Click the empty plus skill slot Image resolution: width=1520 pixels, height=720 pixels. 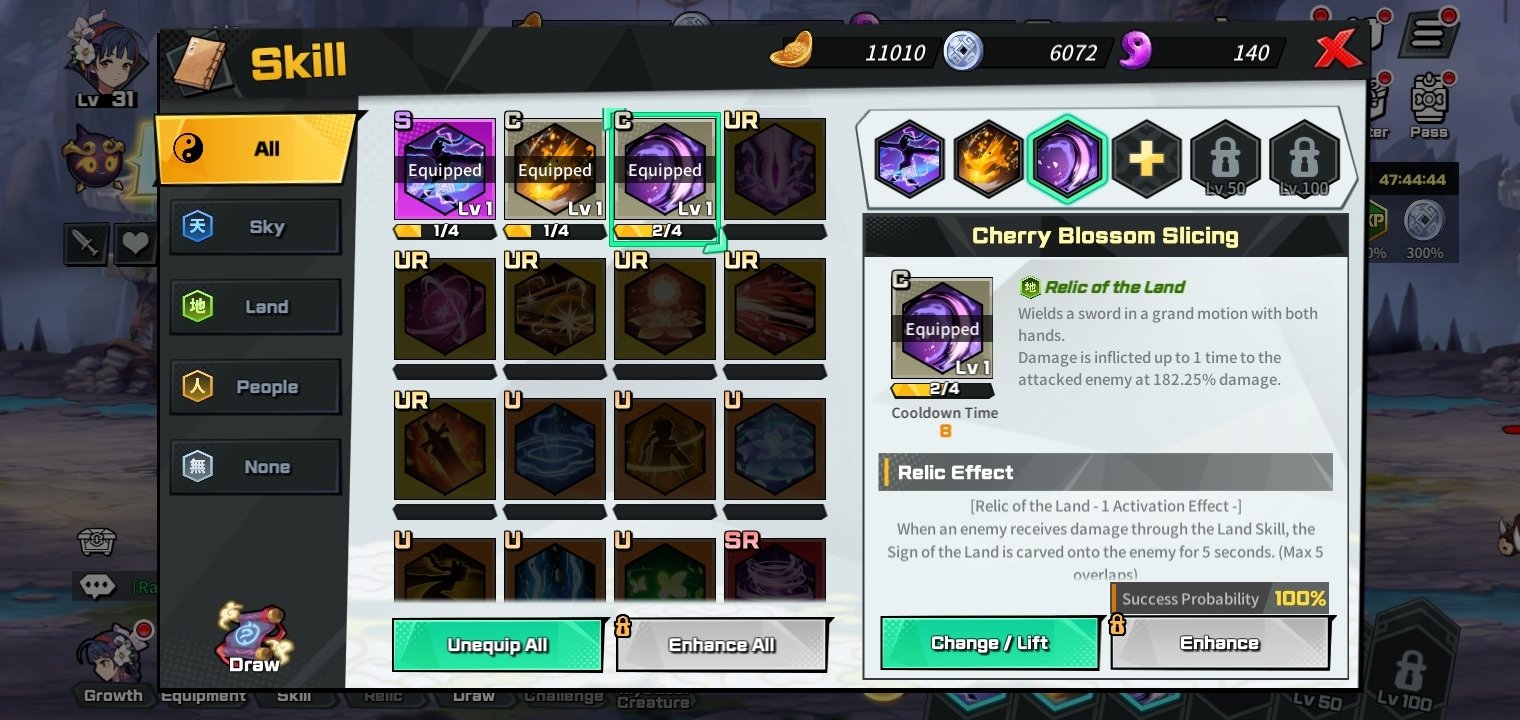click(x=1146, y=158)
